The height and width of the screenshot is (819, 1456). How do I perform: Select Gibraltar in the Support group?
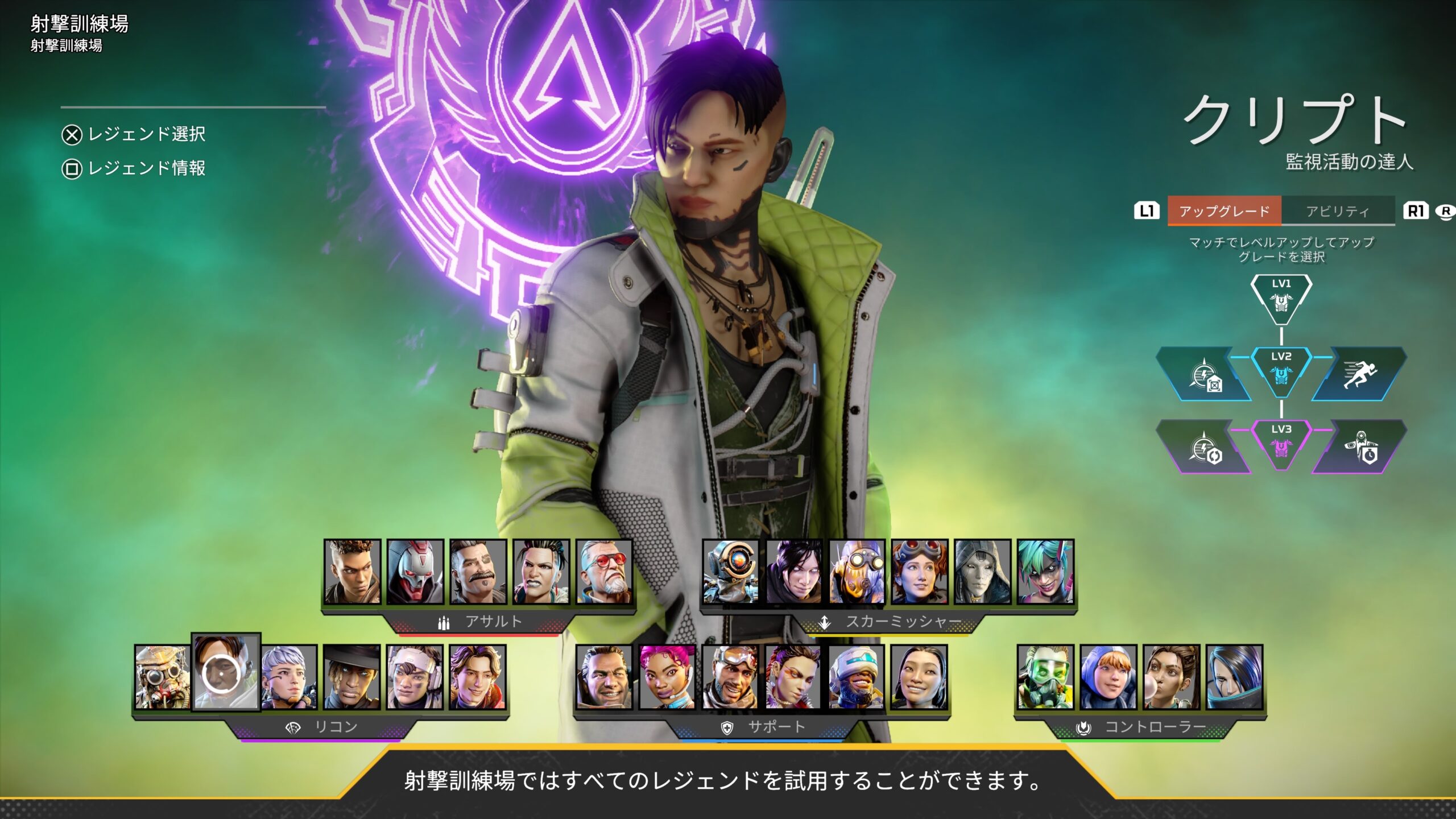pos(604,677)
